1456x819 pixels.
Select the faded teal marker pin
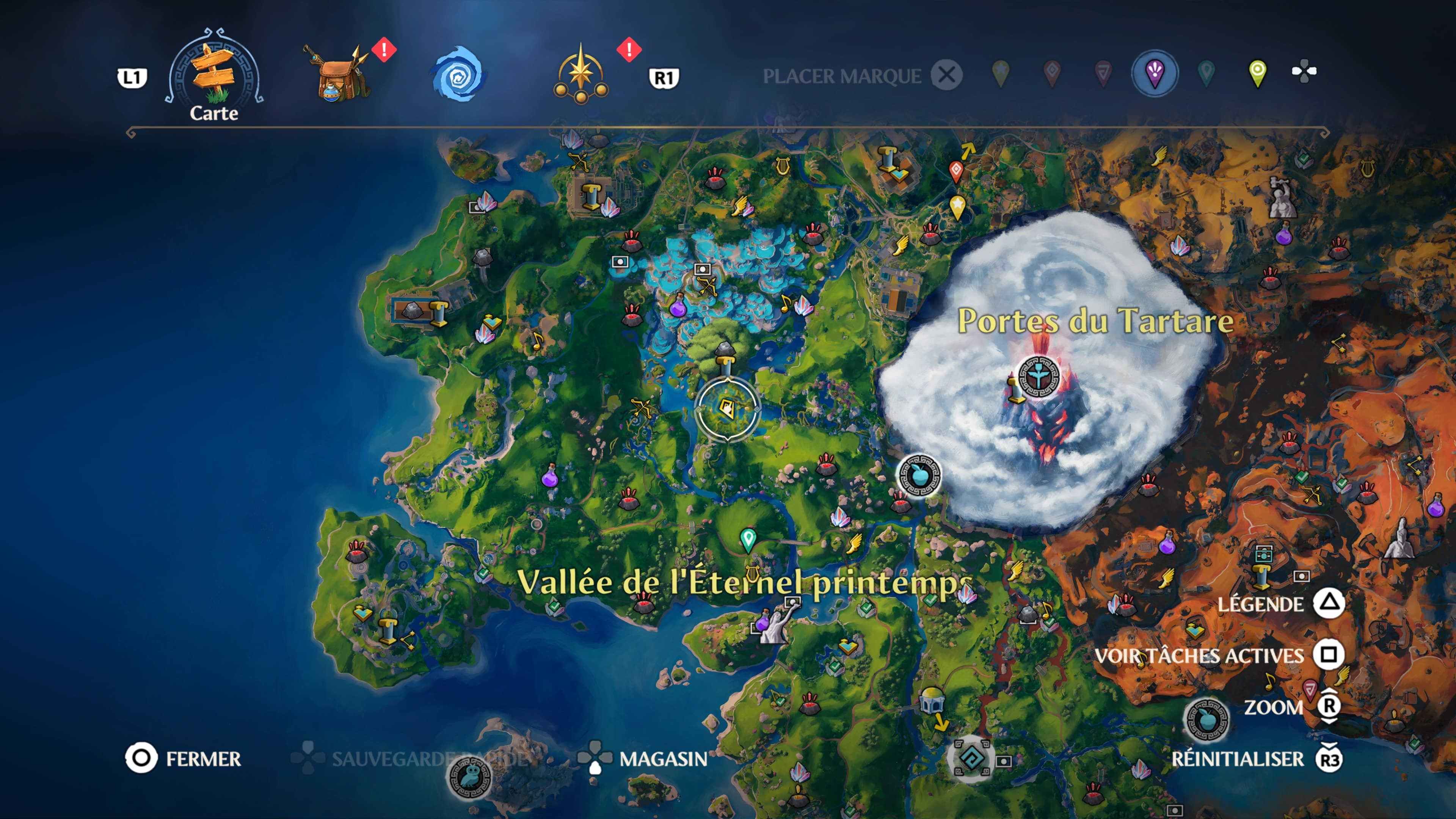coord(1206,74)
